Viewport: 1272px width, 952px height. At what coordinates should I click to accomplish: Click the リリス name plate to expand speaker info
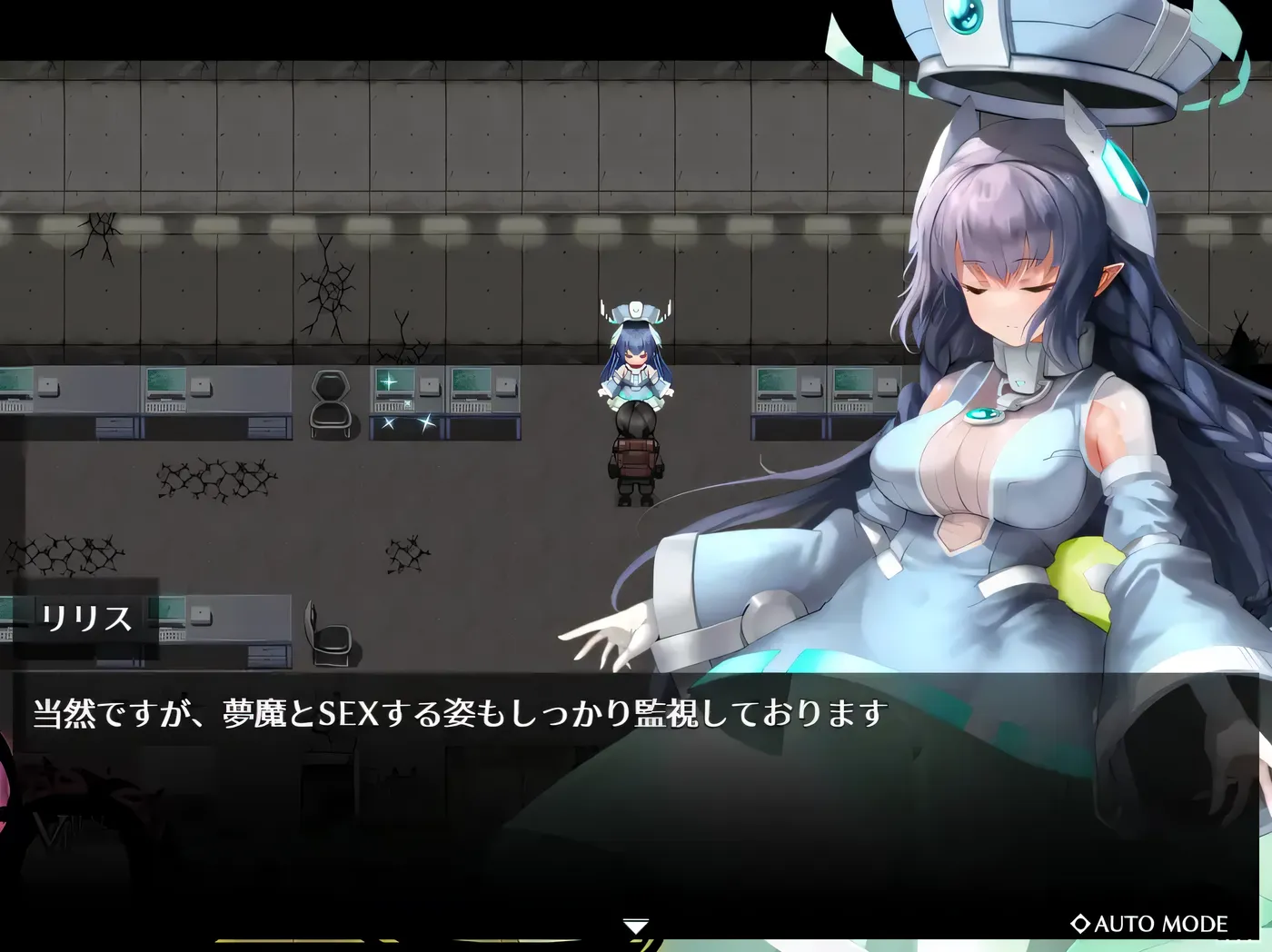(x=88, y=620)
